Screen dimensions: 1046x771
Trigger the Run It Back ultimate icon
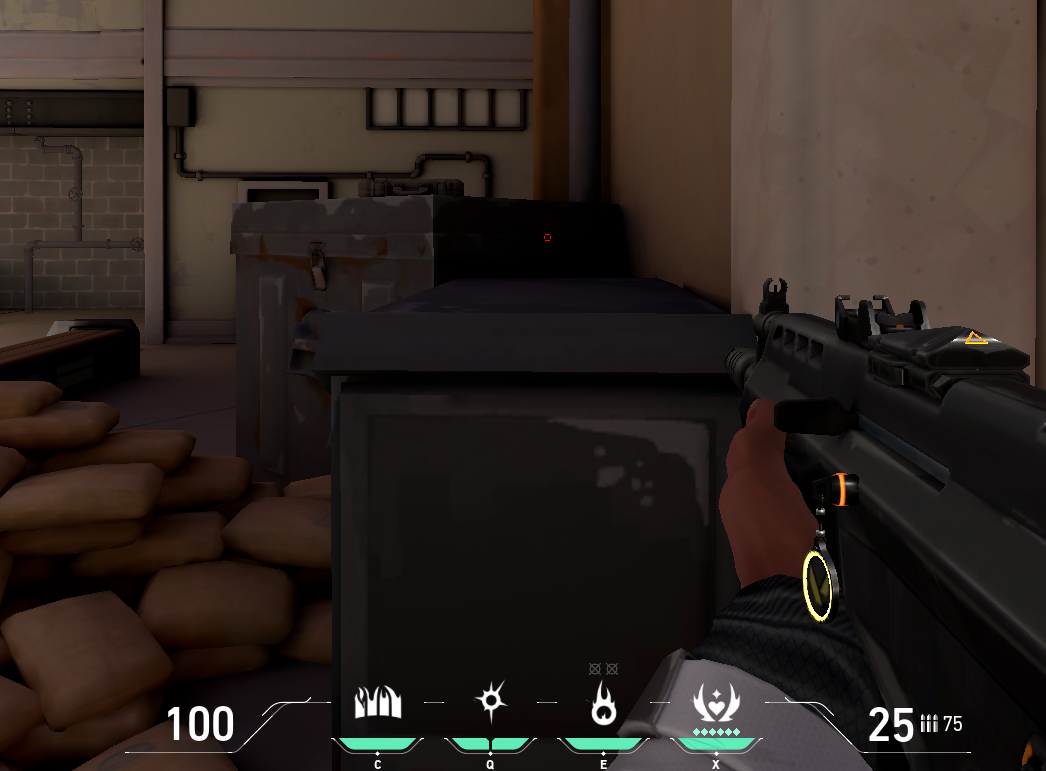pos(716,705)
